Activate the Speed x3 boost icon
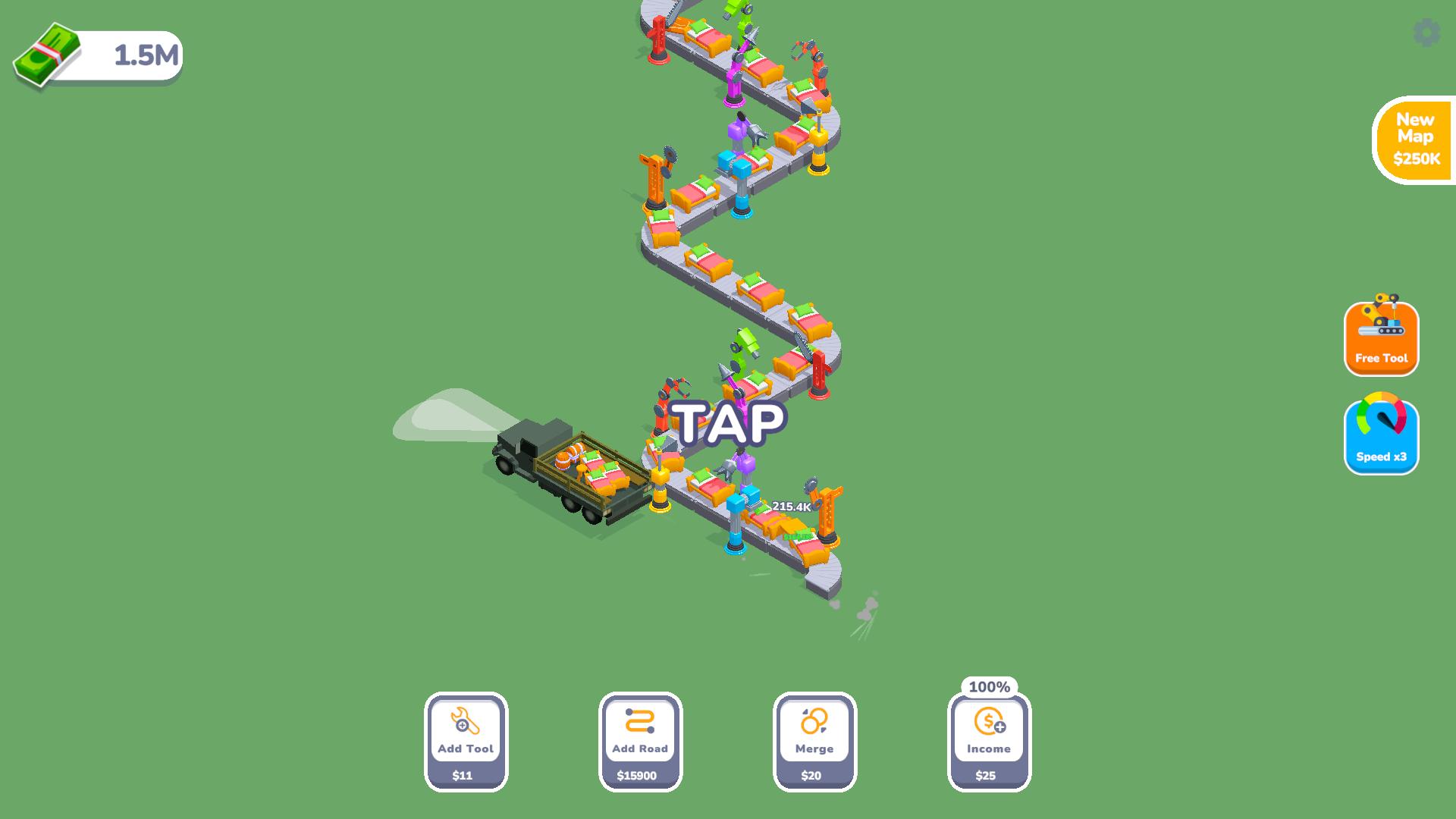This screenshot has height=819, width=1456. pos(1380,432)
